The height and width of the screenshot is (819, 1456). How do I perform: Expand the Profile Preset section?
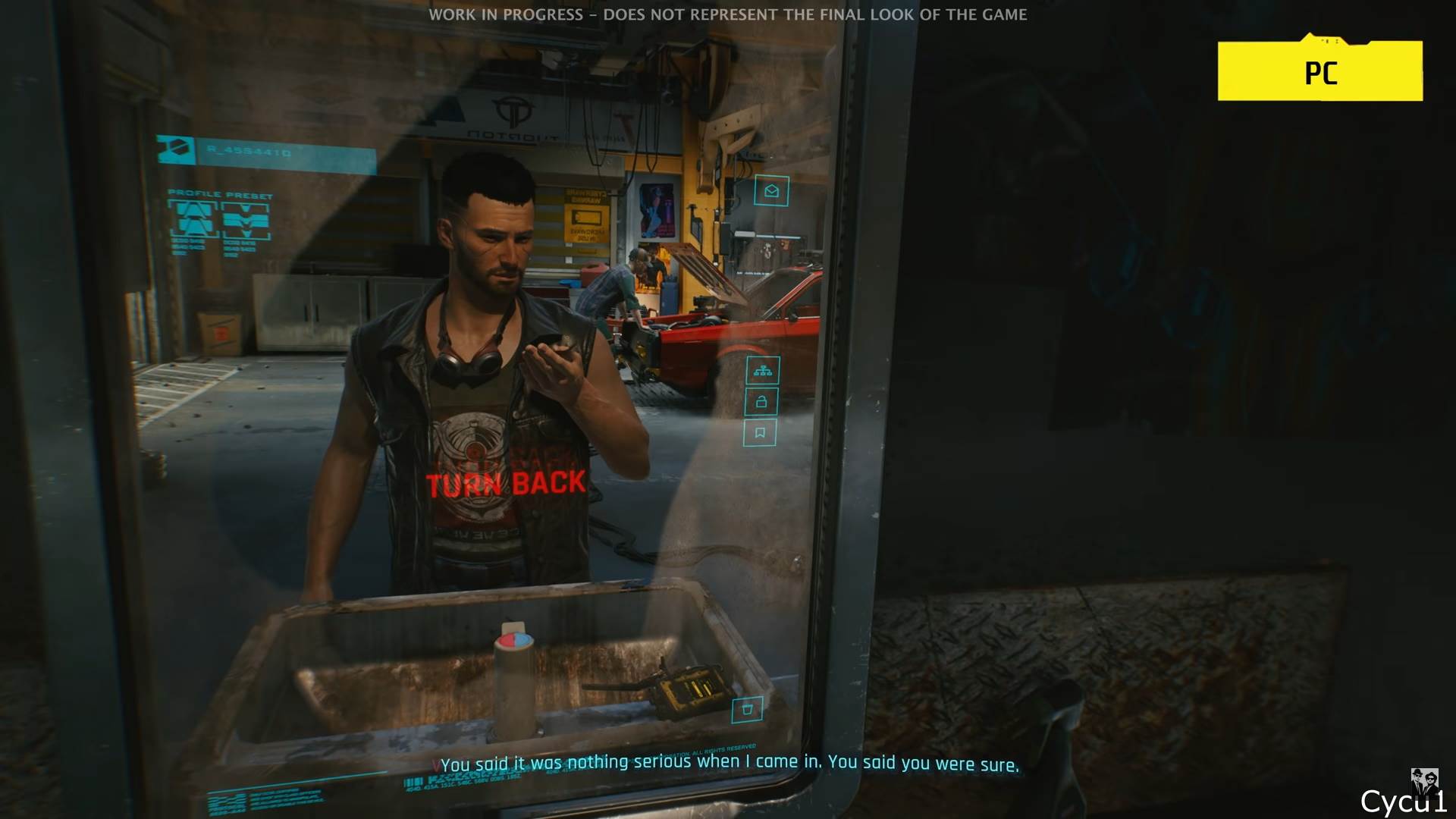point(218,193)
